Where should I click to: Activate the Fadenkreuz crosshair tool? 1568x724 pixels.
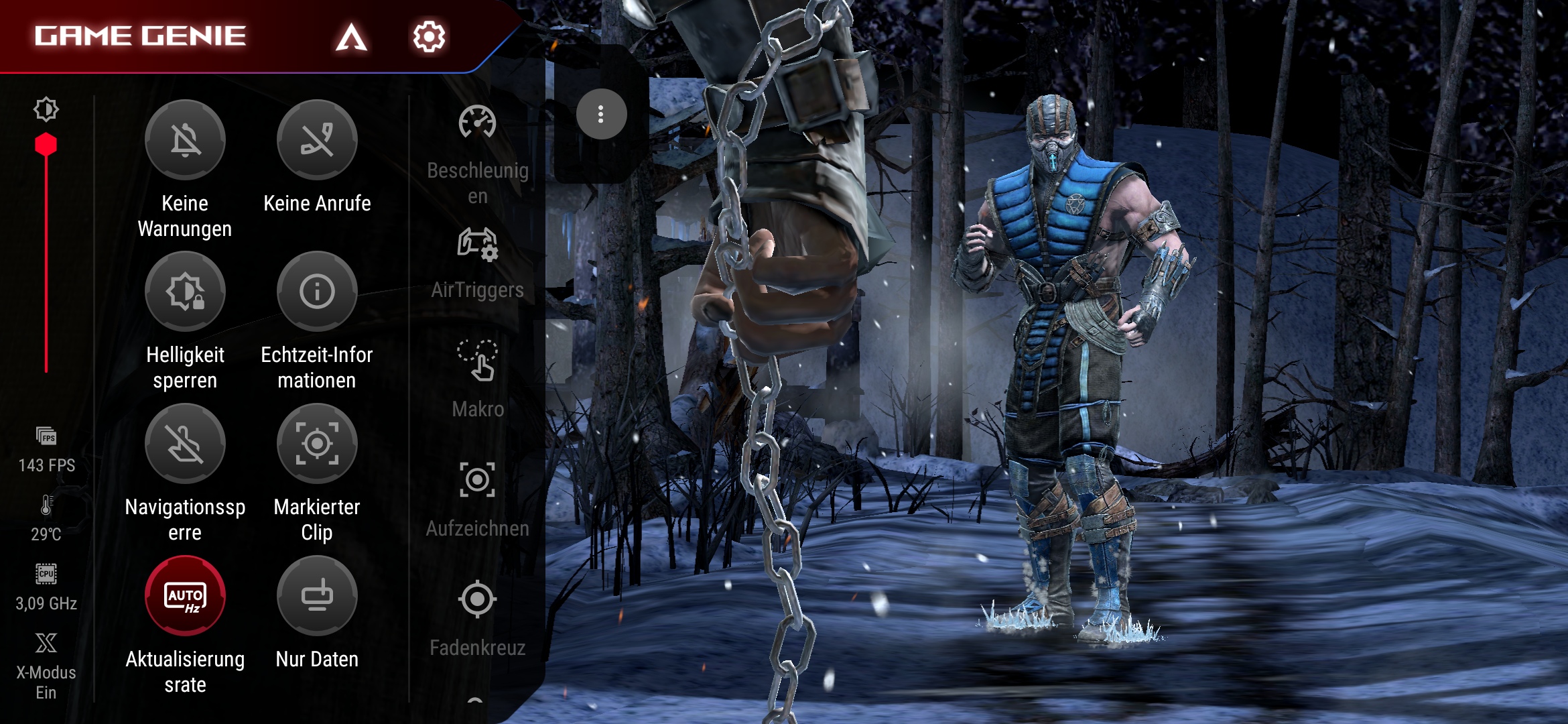(477, 599)
